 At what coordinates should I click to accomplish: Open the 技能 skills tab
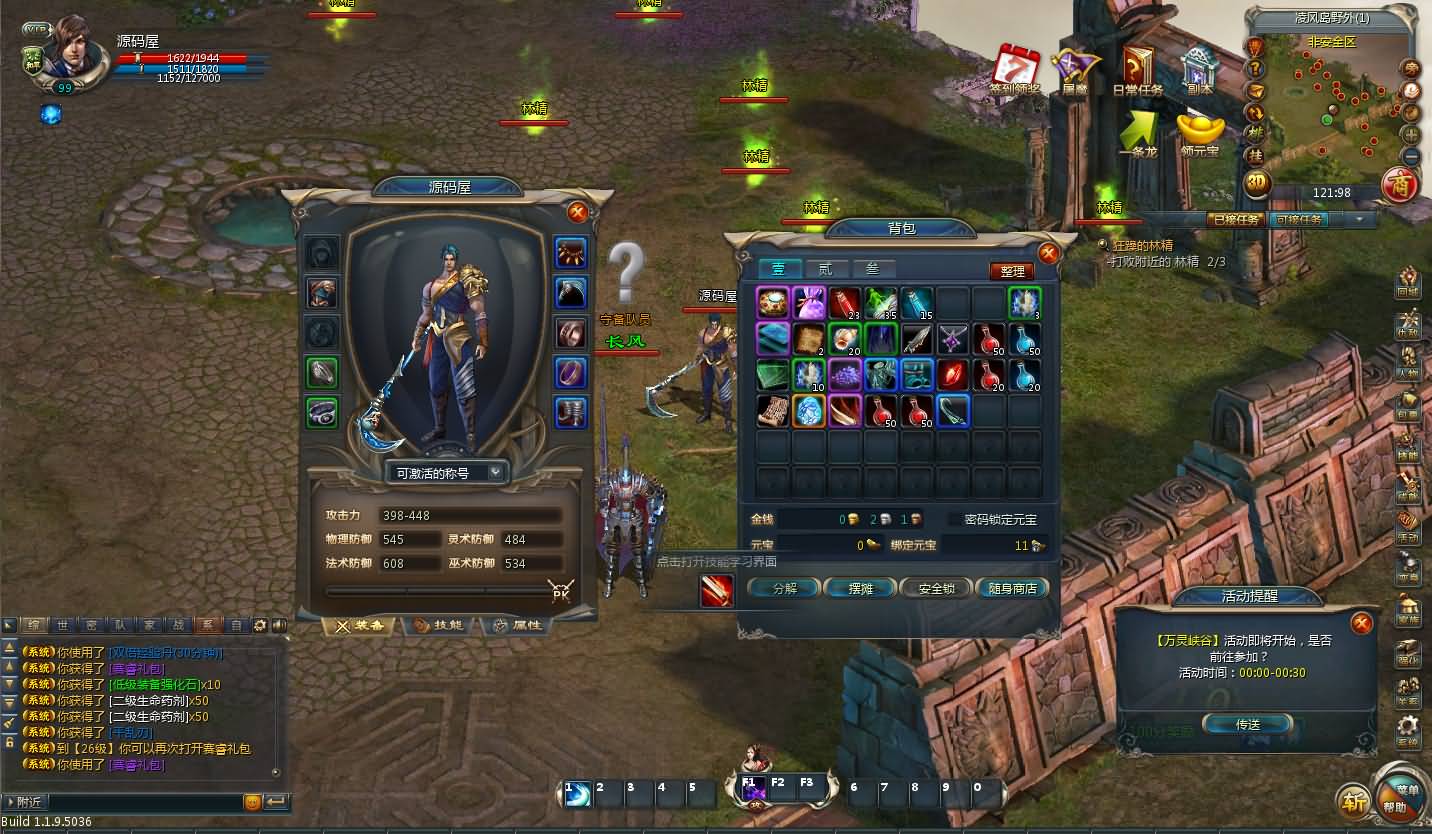[x=439, y=626]
